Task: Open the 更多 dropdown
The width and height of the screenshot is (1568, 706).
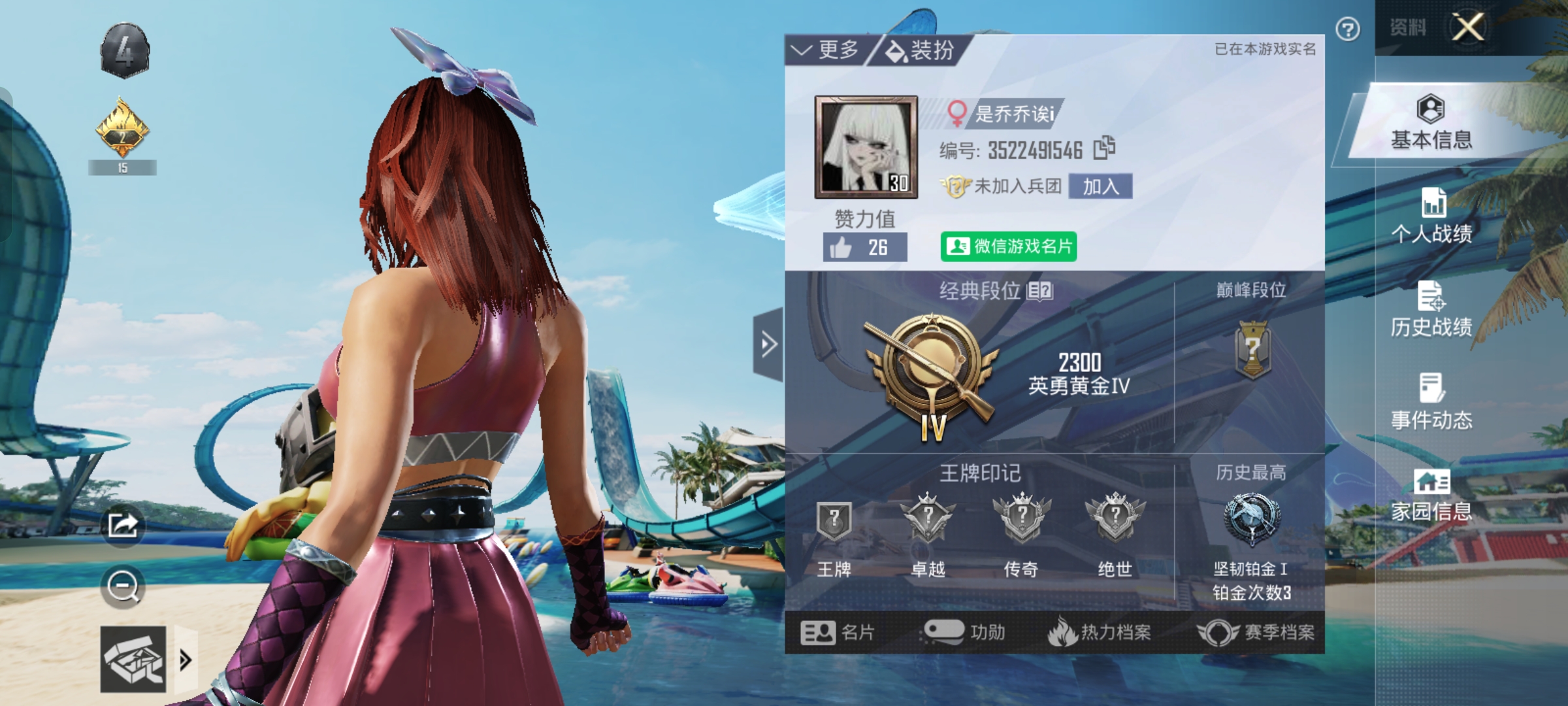Action: click(826, 50)
